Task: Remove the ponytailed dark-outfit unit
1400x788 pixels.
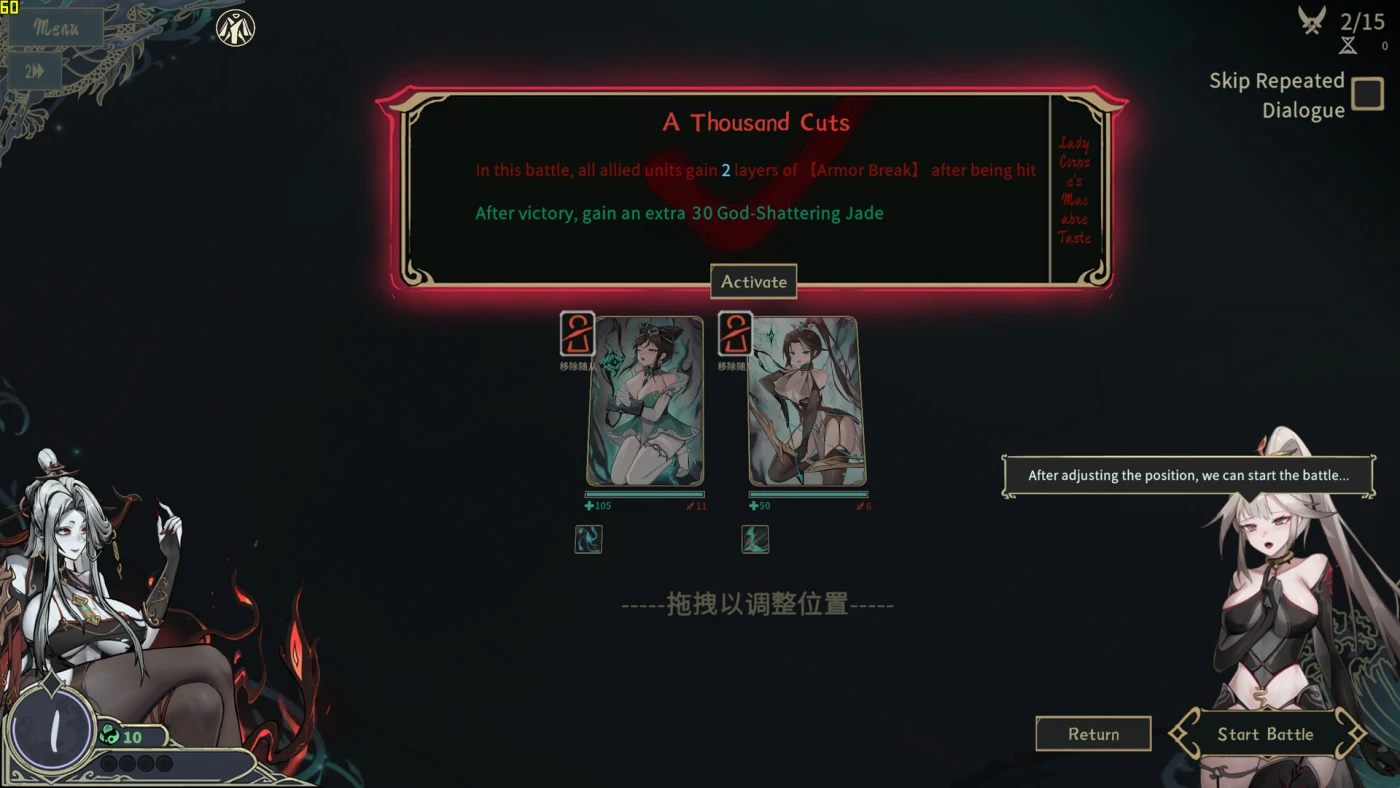Action: [x=735, y=334]
